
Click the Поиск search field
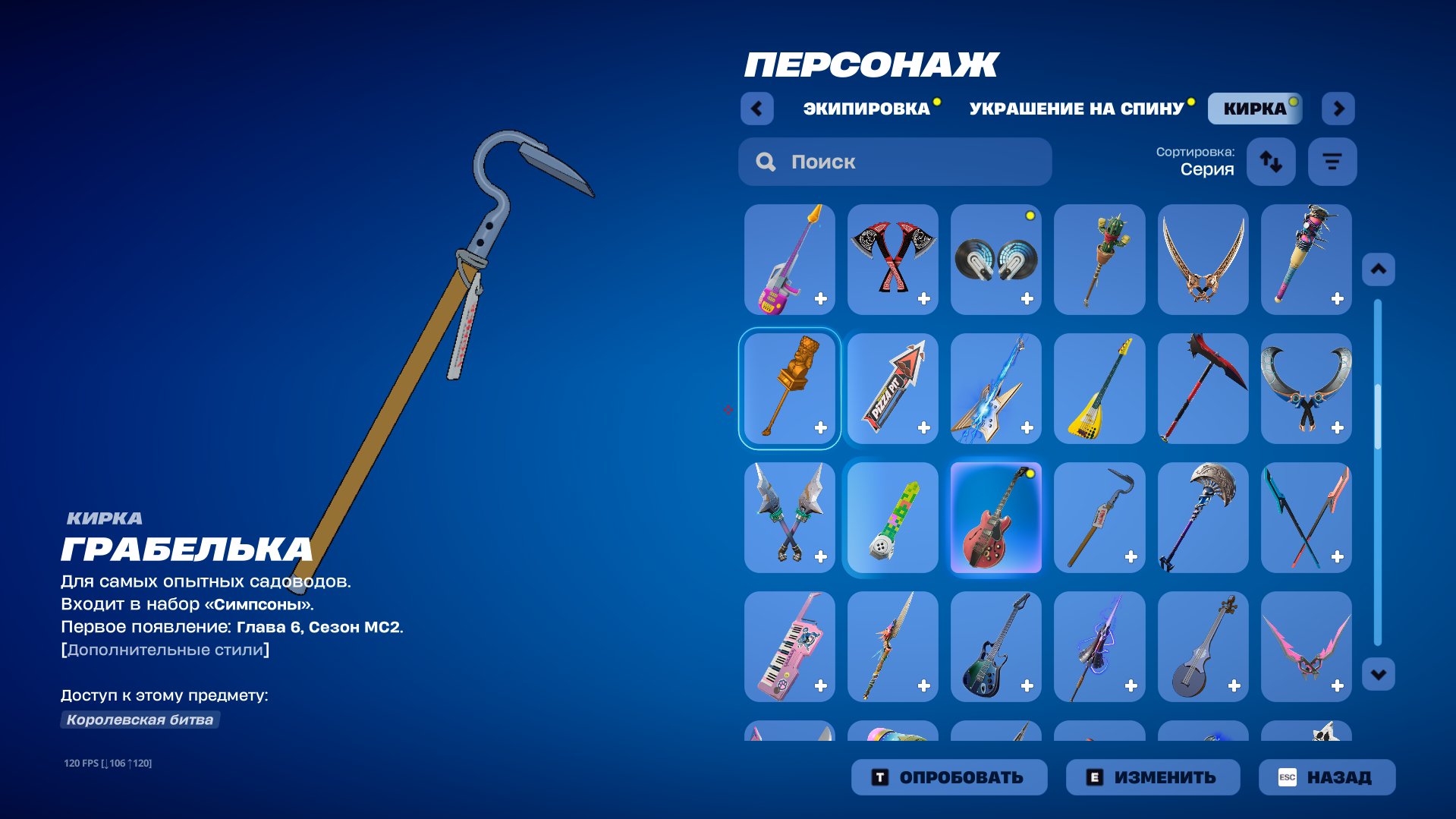[895, 161]
